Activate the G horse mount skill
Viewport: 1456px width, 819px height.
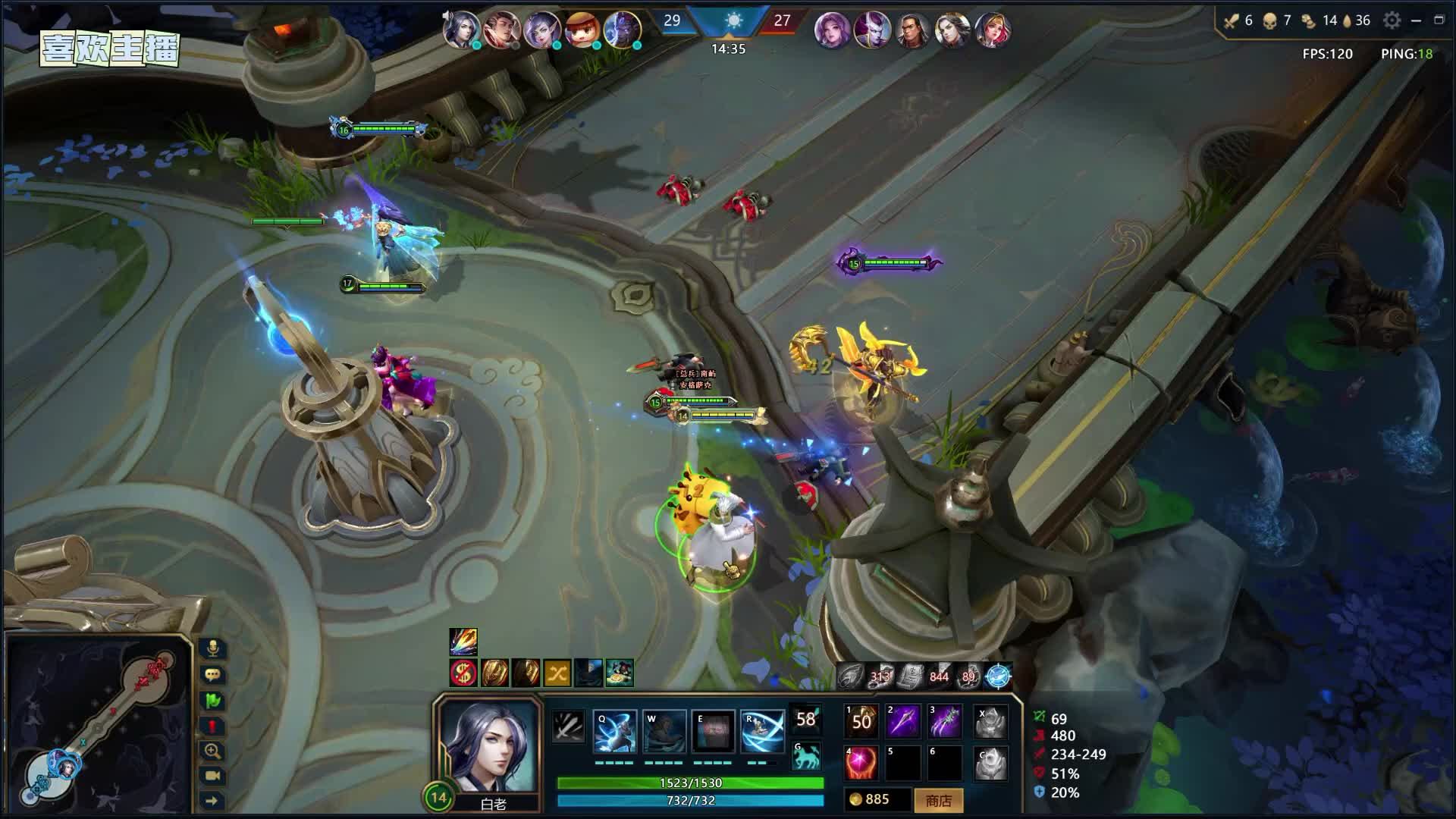(x=806, y=756)
